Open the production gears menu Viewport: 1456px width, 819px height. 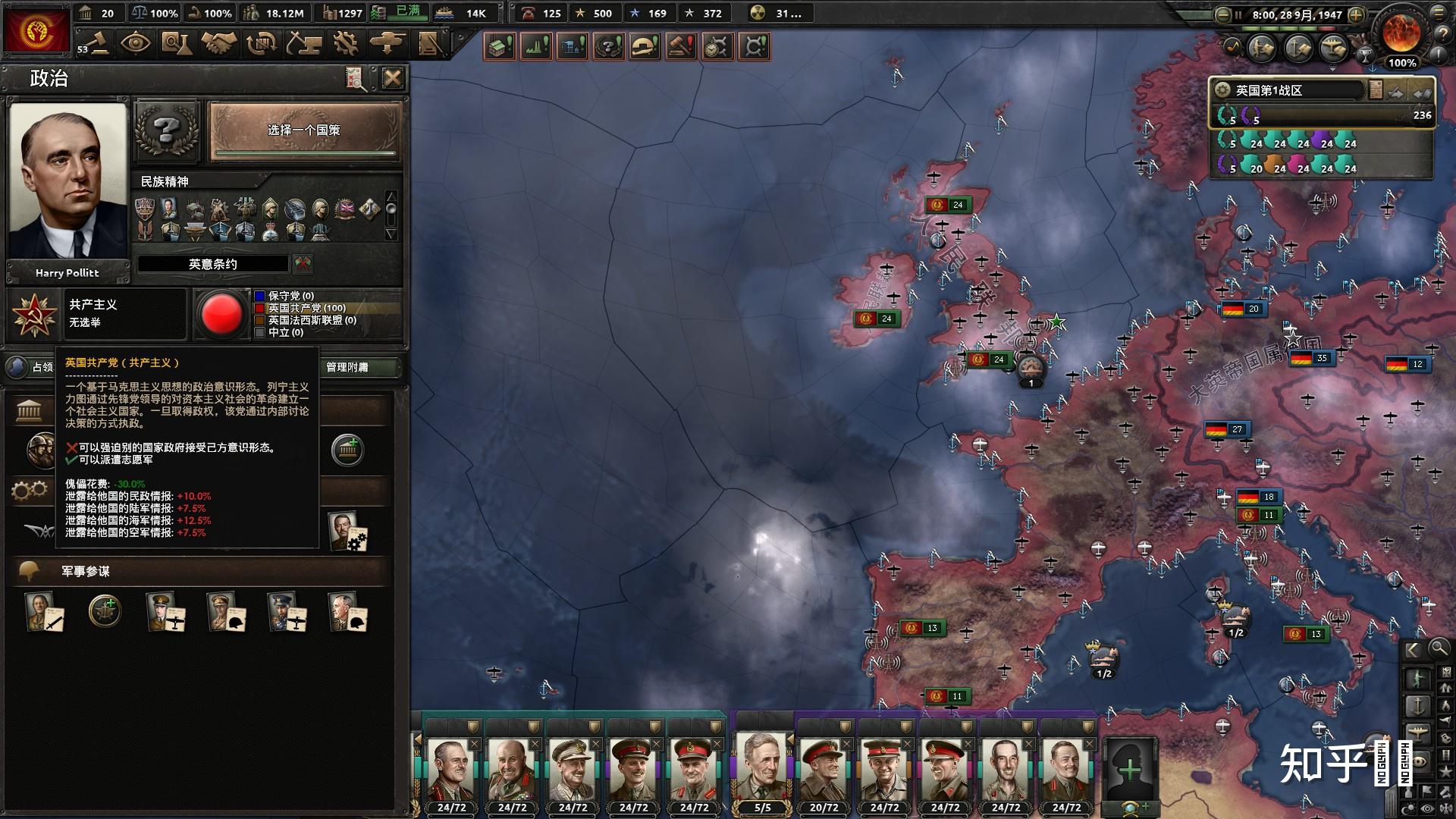pyautogui.click(x=345, y=43)
